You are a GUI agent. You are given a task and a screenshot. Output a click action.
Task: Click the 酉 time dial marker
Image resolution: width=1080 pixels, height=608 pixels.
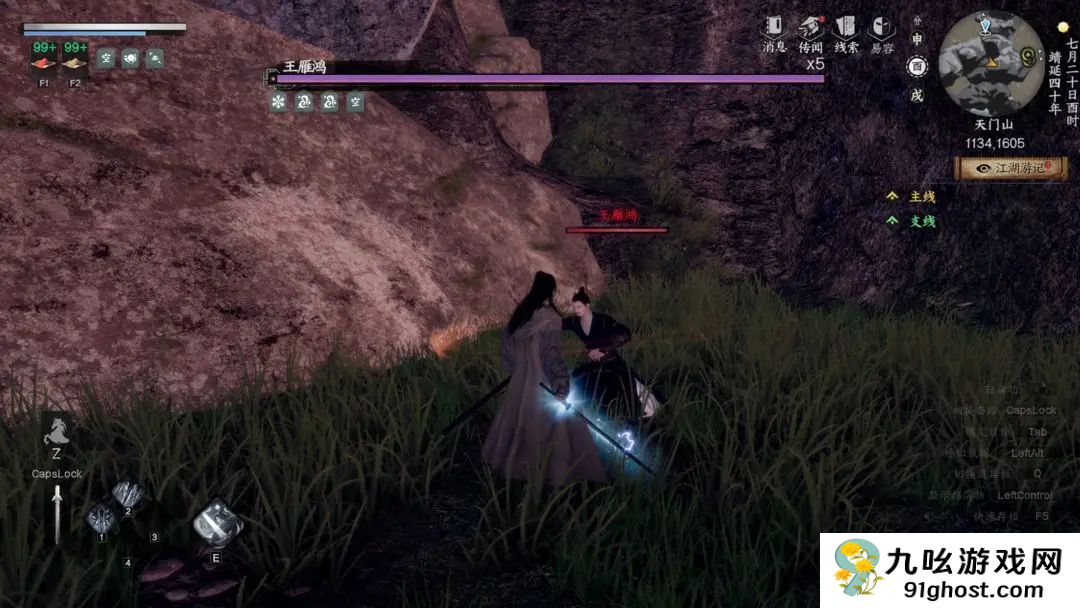(x=916, y=67)
